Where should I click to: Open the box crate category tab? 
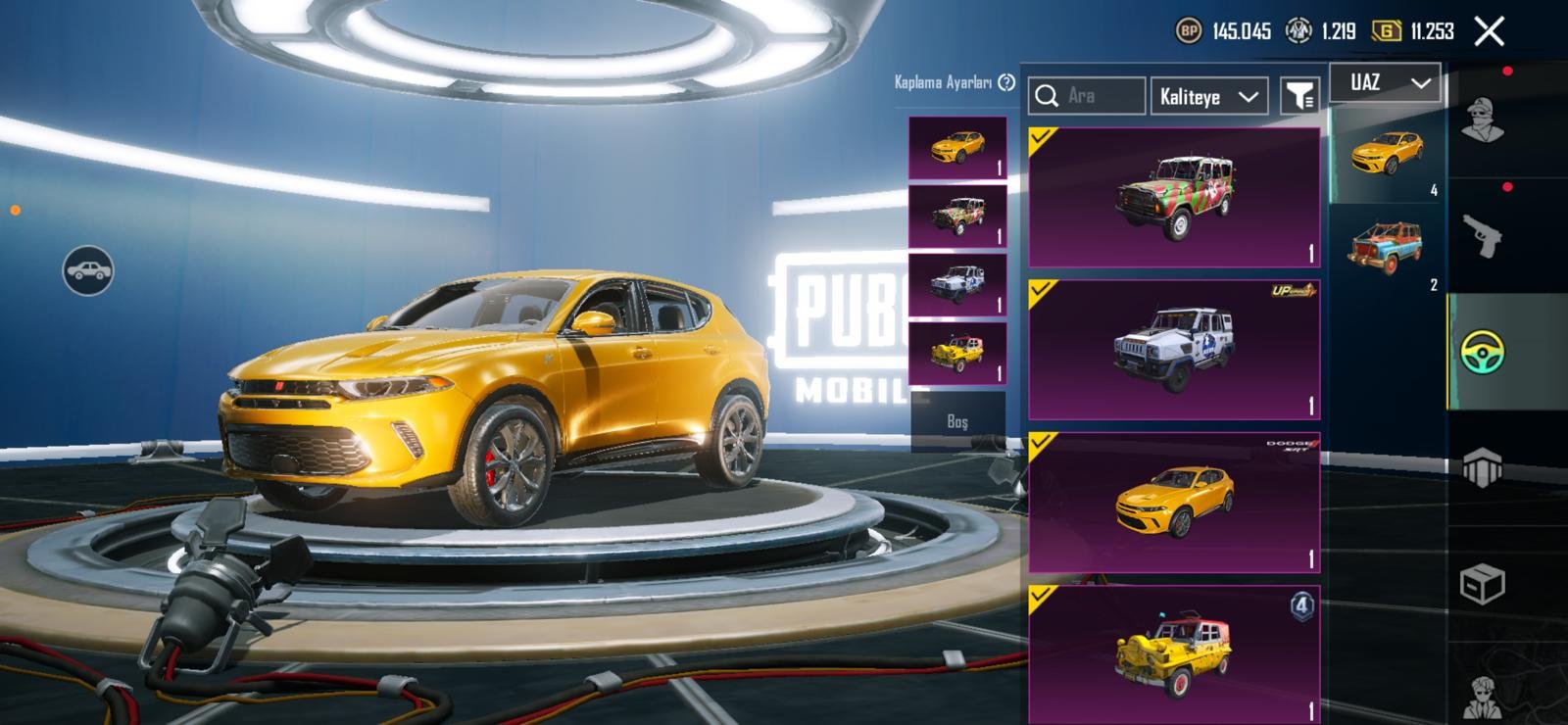click(x=1482, y=585)
